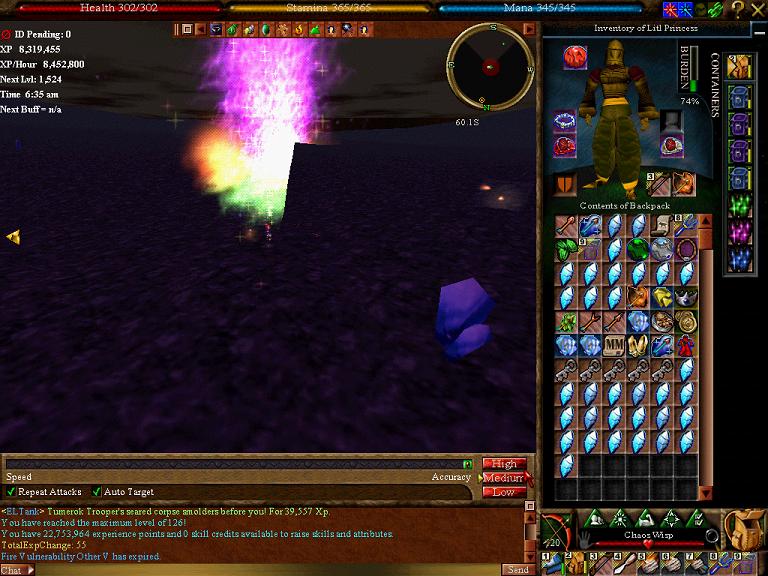Open the Chat tab

[x=12, y=569]
